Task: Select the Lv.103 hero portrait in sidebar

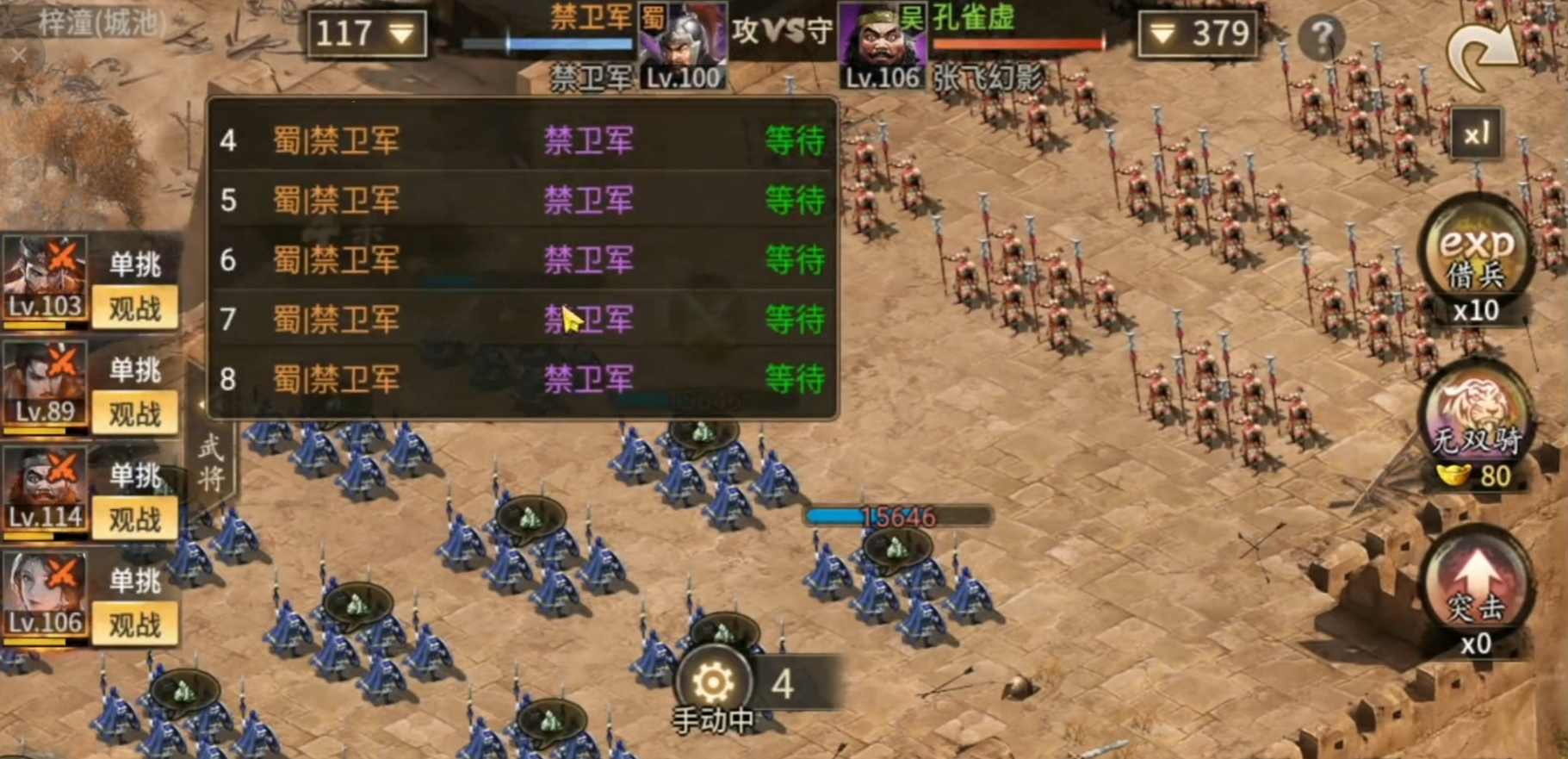Action: coord(45,276)
